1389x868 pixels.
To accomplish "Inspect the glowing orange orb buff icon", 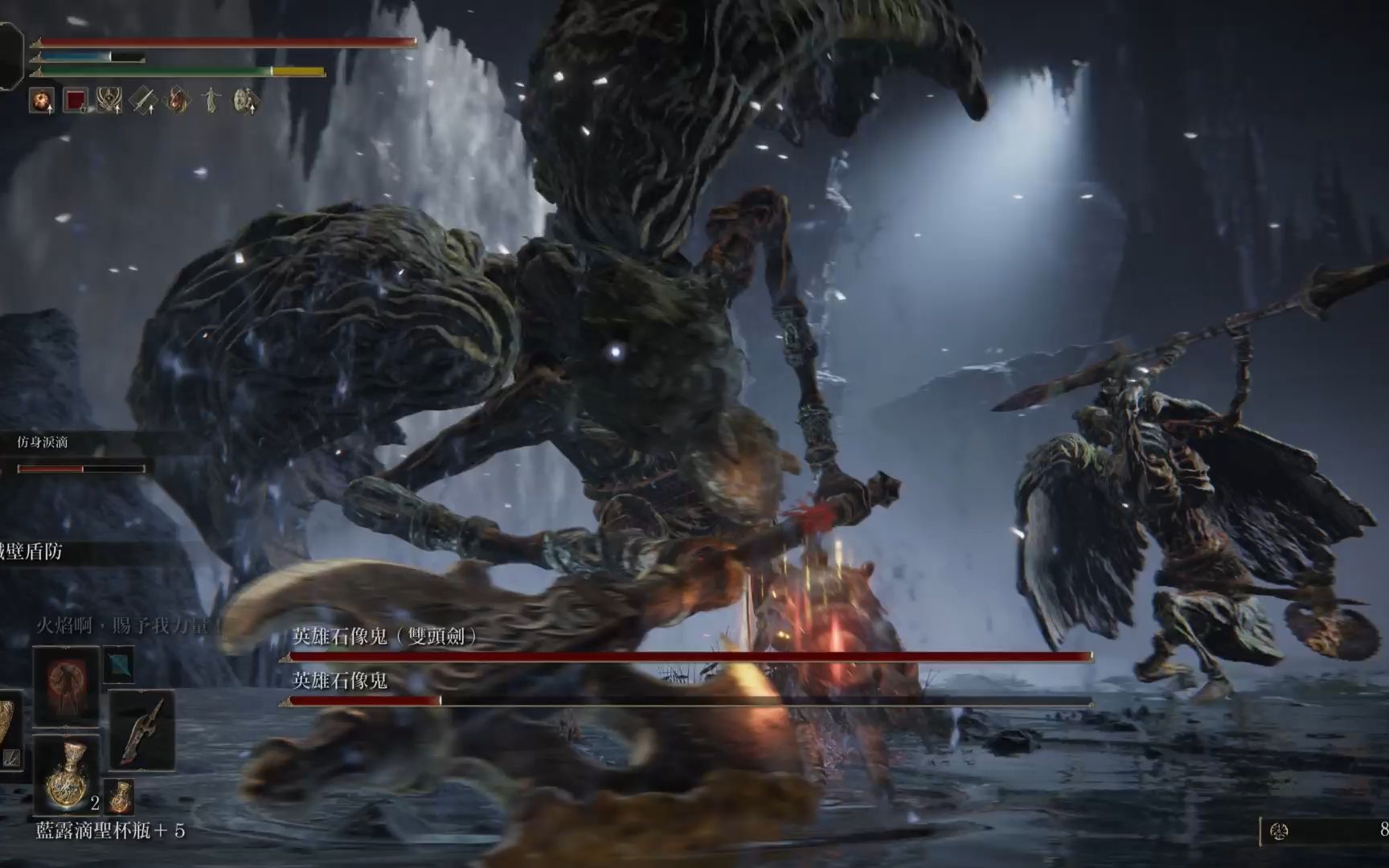I will point(42,100).
